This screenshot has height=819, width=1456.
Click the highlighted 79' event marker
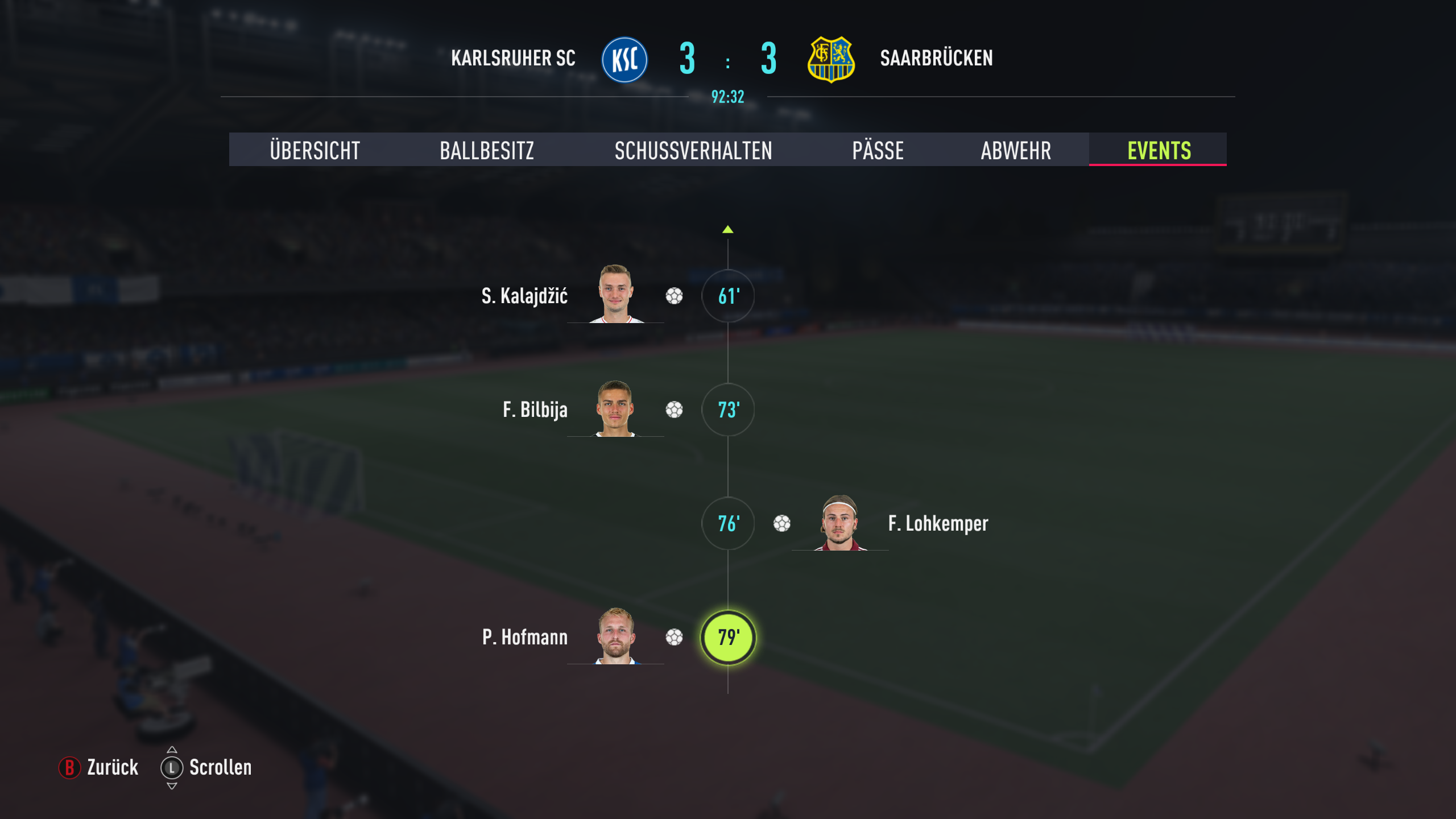pyautogui.click(x=728, y=637)
